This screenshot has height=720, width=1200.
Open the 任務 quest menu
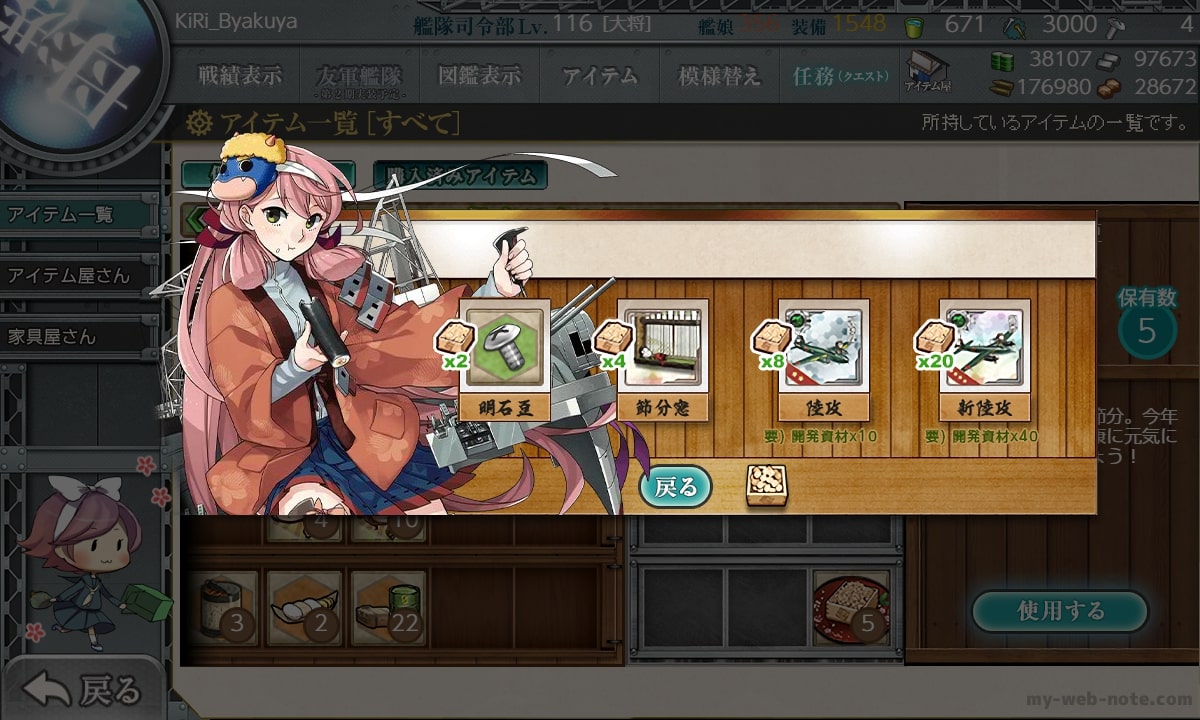(x=839, y=76)
